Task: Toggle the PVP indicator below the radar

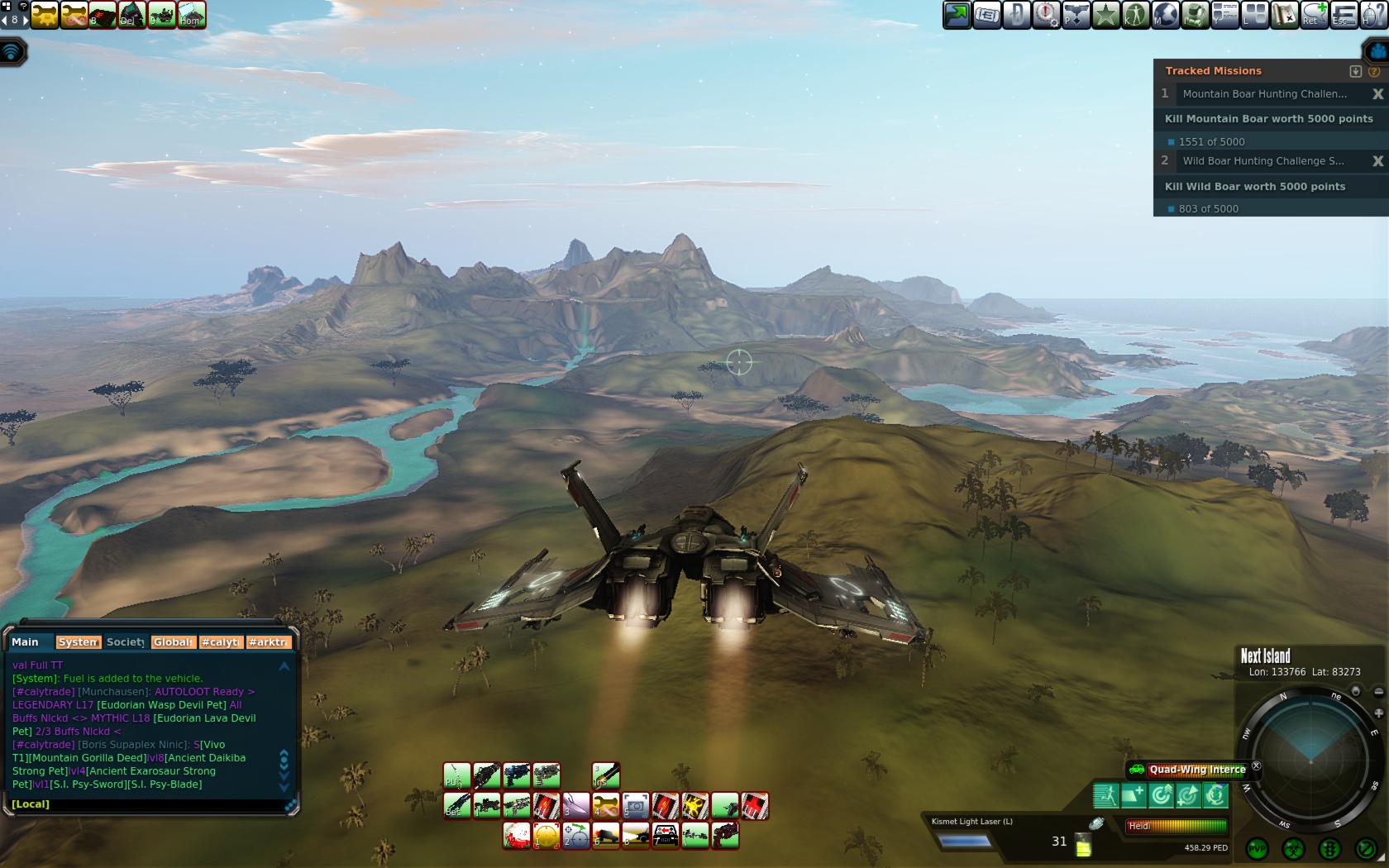Action: [1258, 849]
